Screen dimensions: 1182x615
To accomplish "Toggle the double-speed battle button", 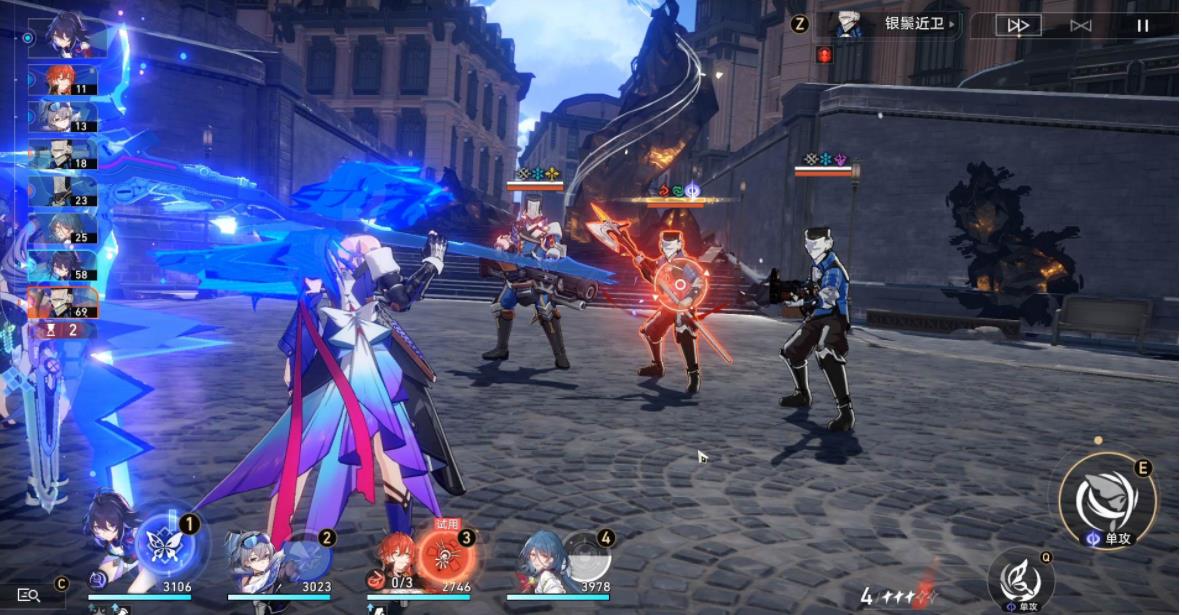I will (1018, 26).
